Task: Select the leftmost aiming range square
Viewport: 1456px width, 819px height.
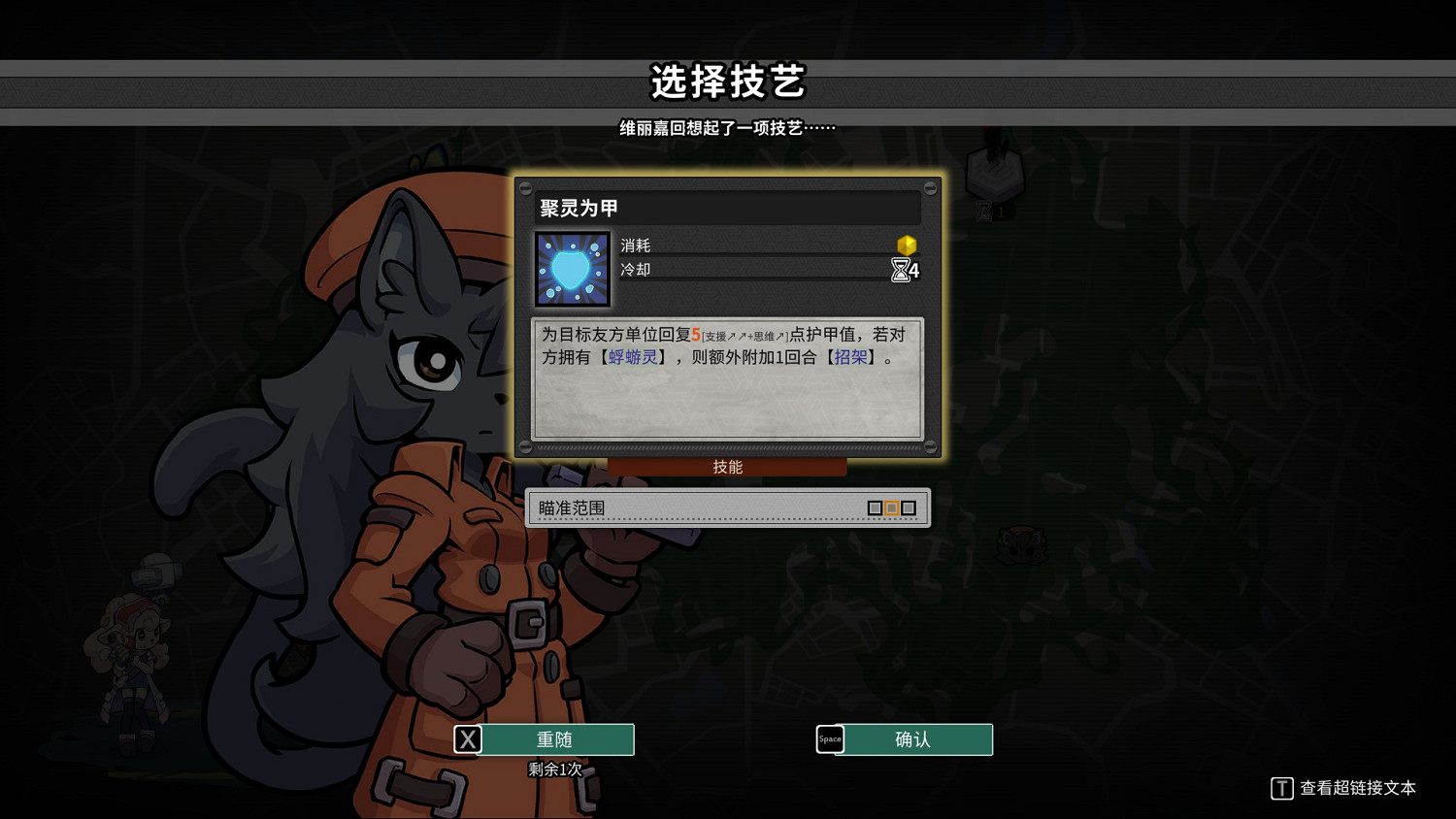Action: pos(875,508)
